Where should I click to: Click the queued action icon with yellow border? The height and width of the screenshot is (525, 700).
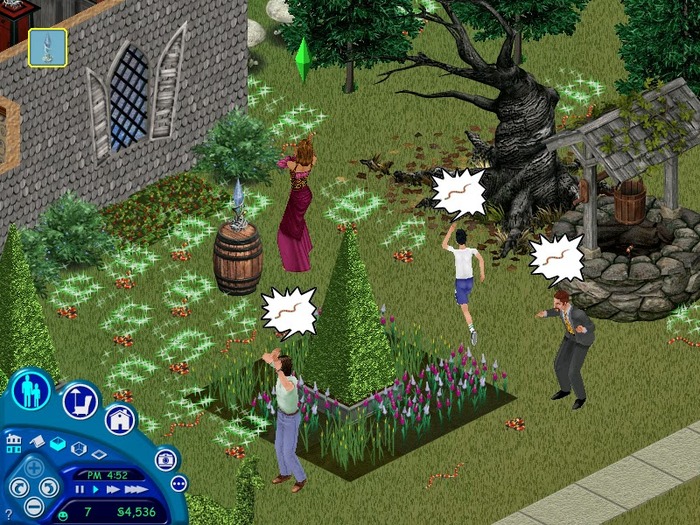point(47,47)
